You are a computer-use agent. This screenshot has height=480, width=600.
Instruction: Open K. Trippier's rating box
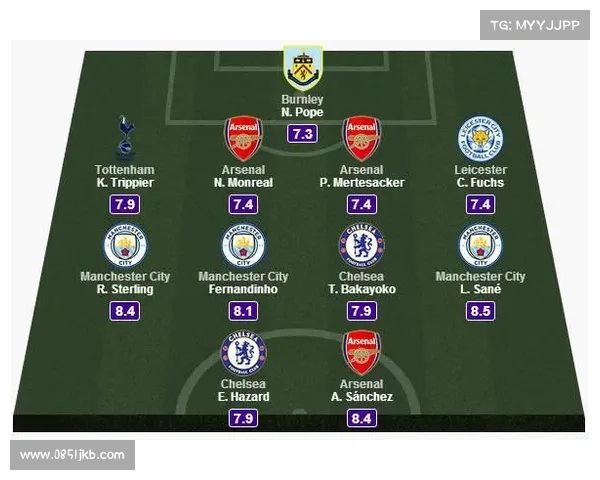(x=125, y=206)
